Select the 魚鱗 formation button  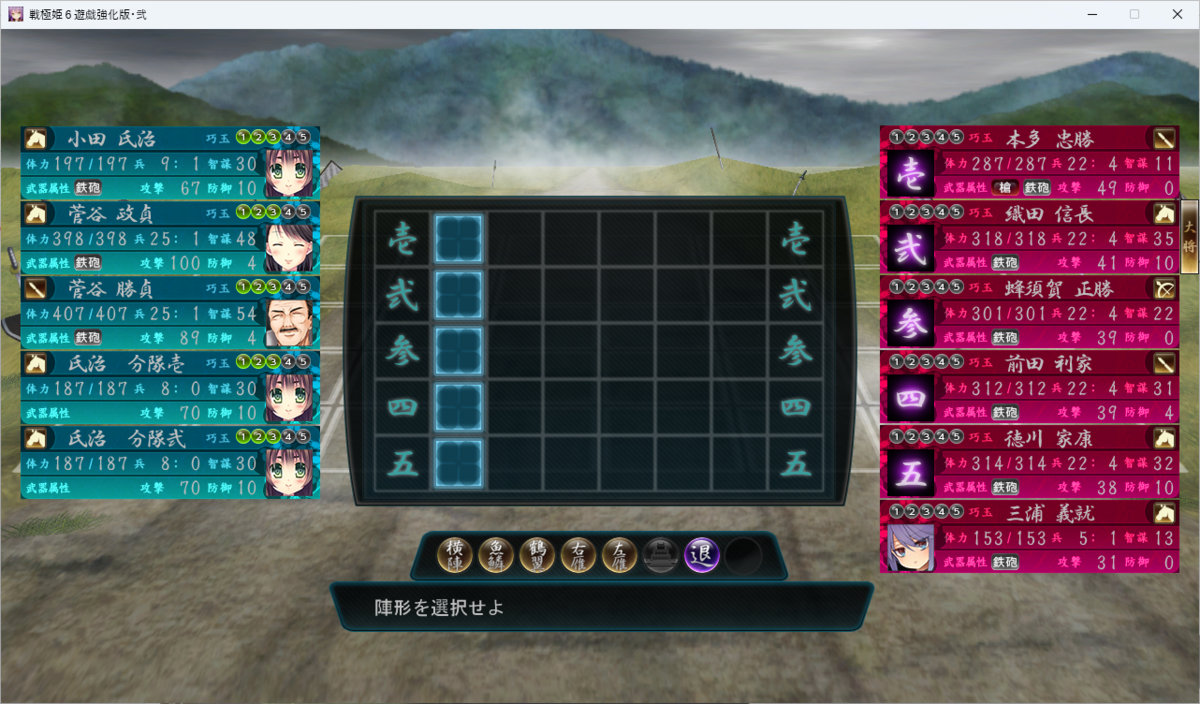(497, 555)
